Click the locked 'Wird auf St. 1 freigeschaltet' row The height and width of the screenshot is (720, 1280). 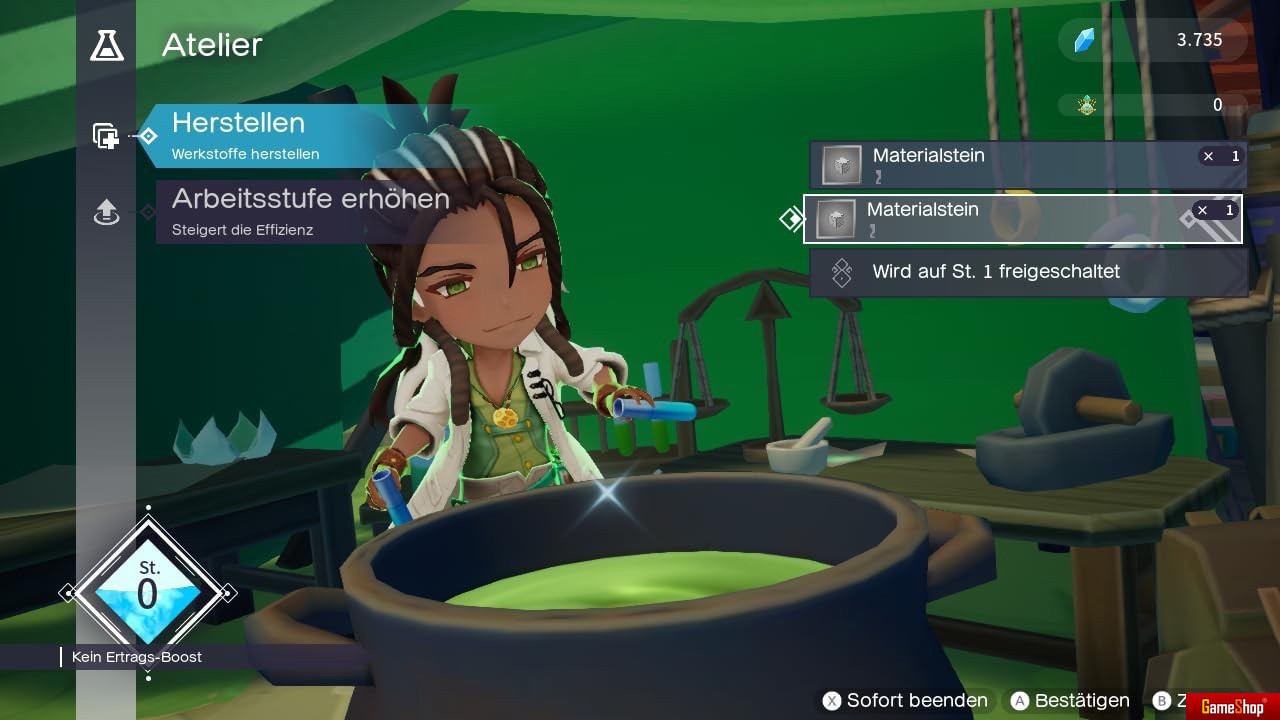[1028, 272]
